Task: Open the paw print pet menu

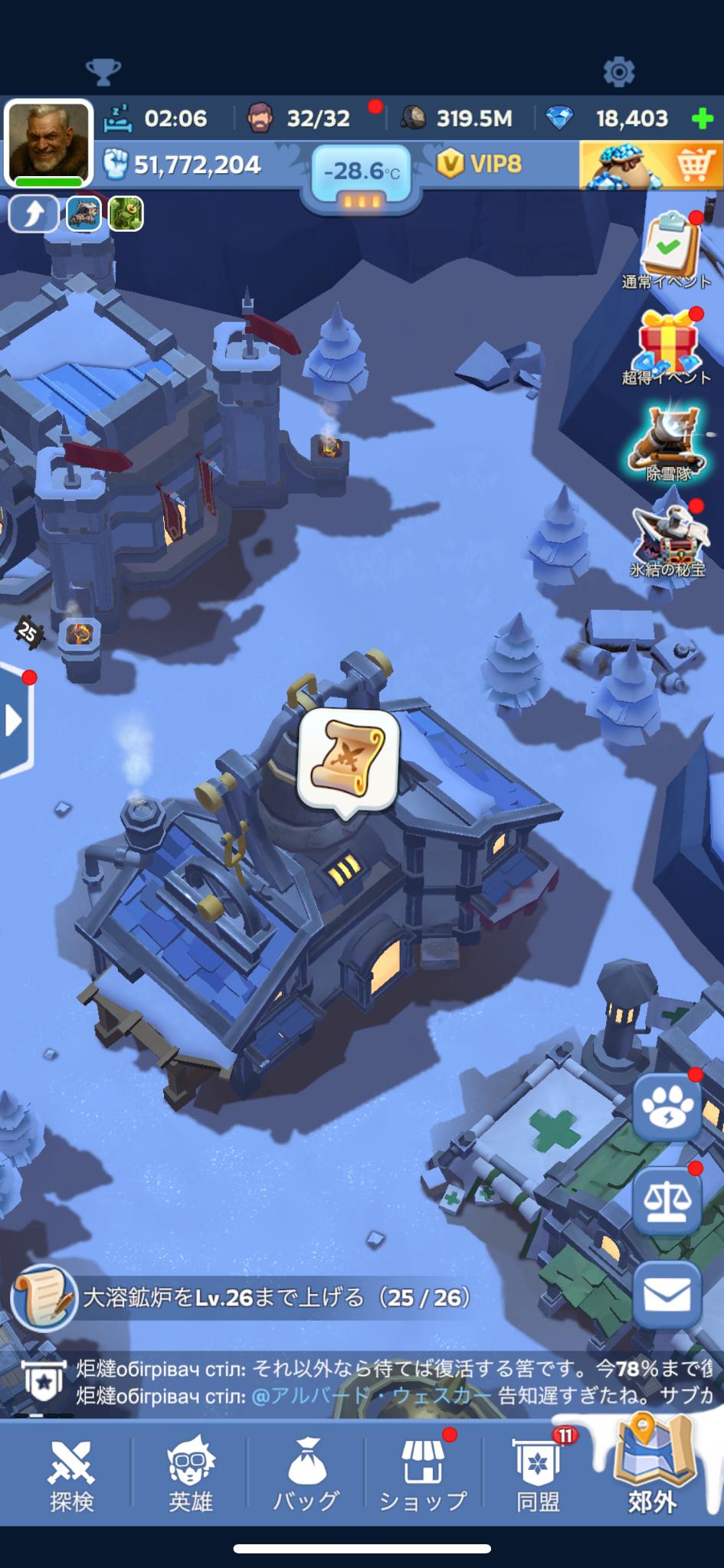Action: click(667, 1106)
